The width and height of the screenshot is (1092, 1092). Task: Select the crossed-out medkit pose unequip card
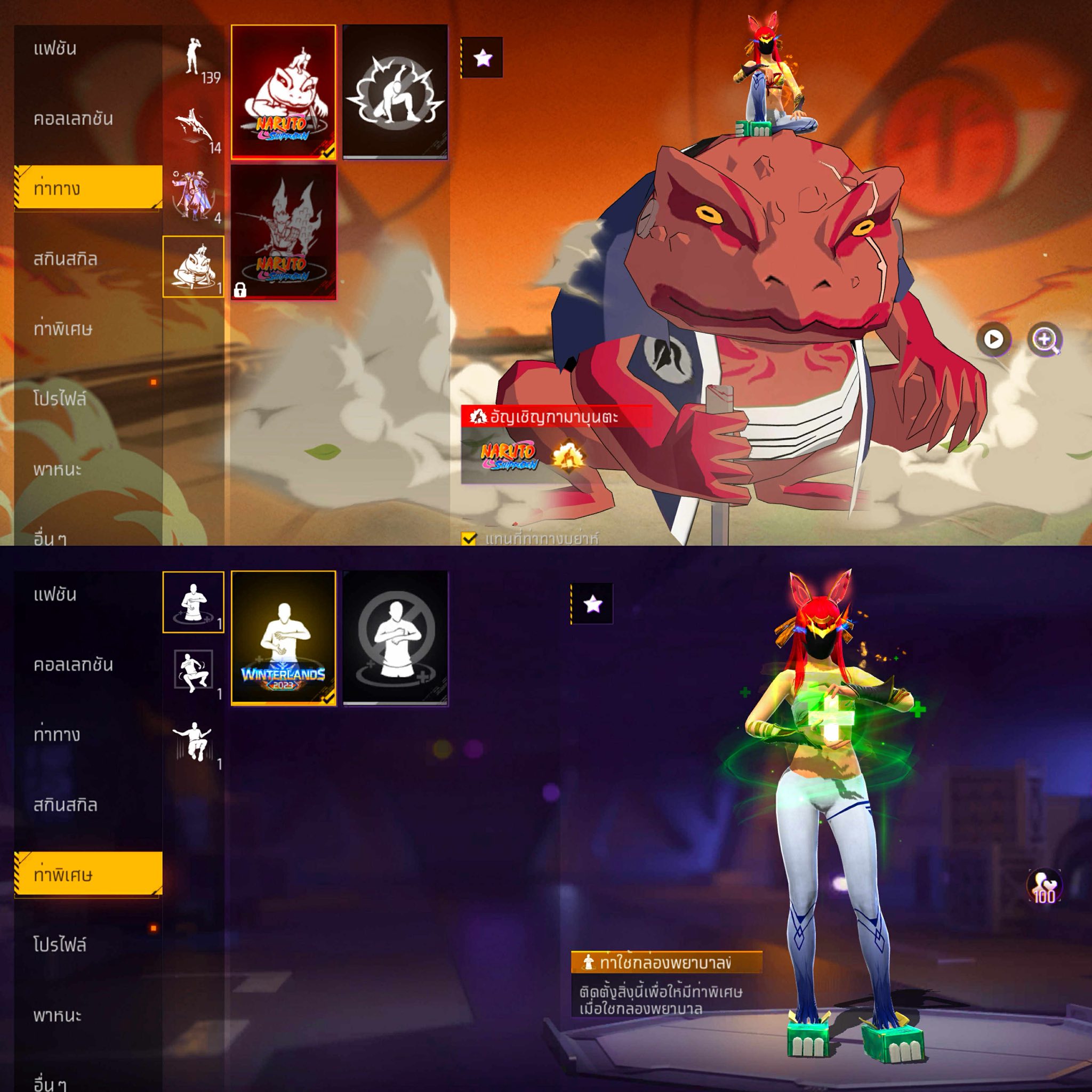(x=395, y=638)
